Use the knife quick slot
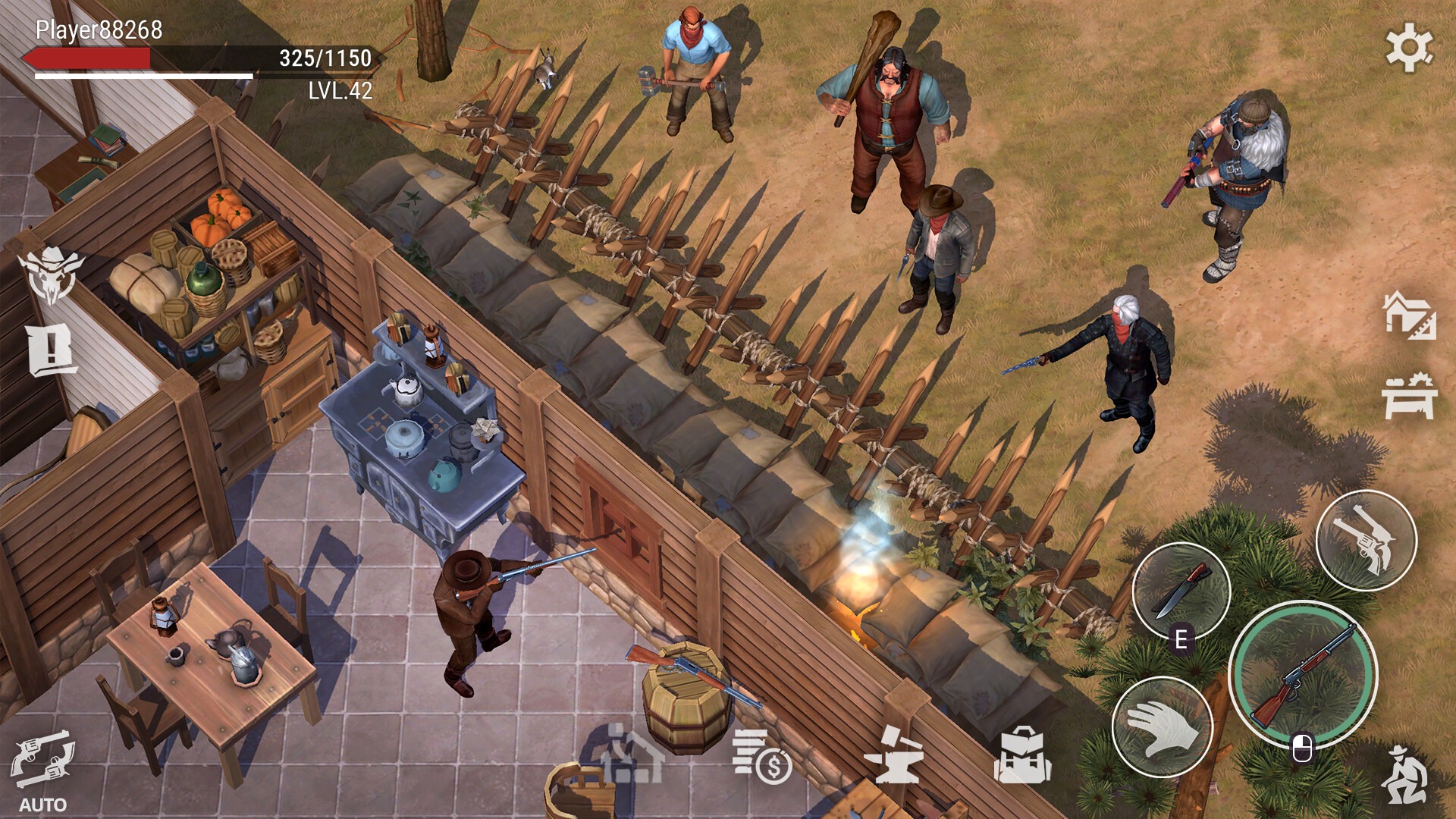The width and height of the screenshot is (1456, 819). pos(1181,591)
